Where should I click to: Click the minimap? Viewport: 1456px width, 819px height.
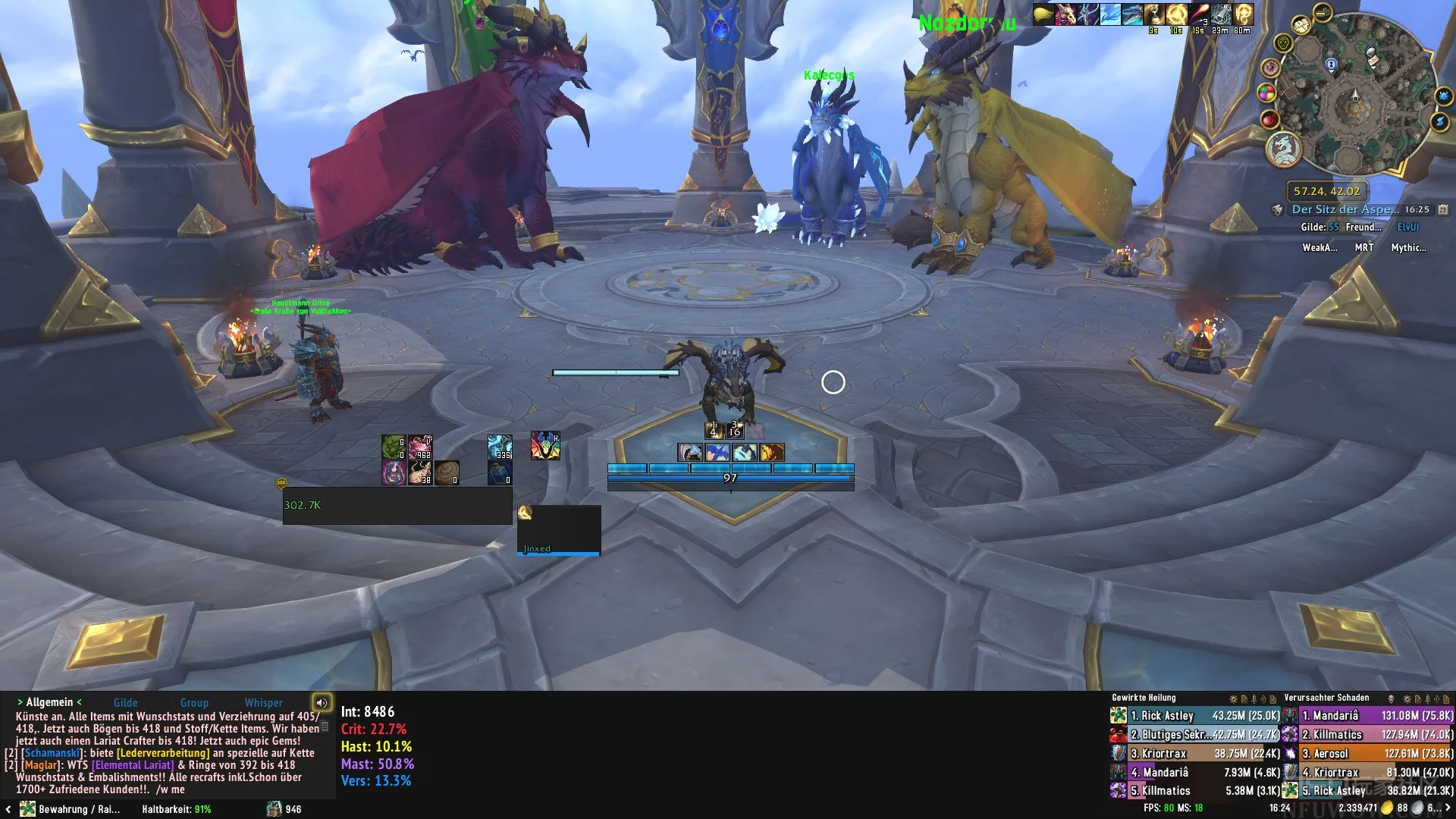[1356, 99]
